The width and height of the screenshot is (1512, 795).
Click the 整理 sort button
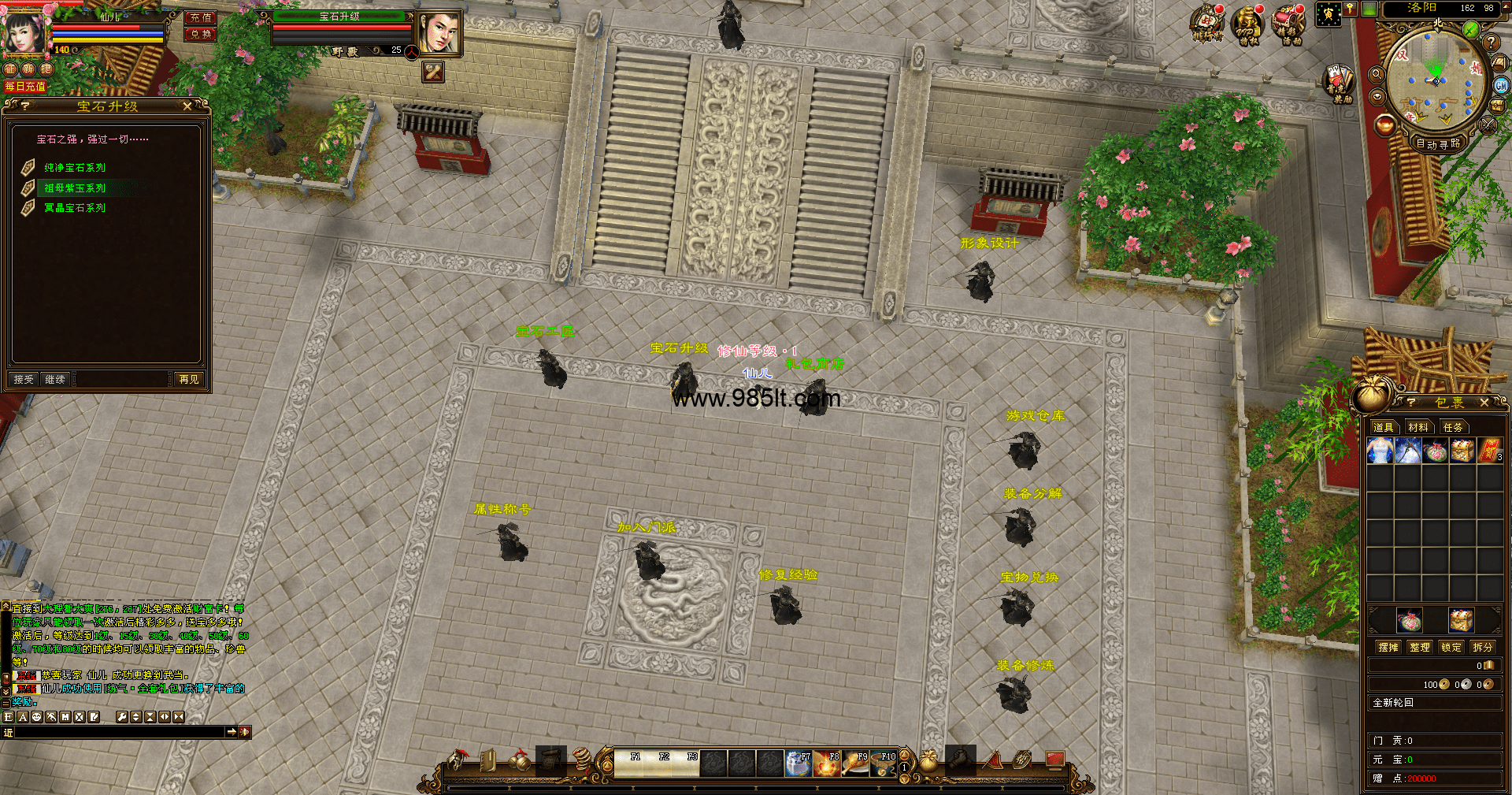point(1420,647)
